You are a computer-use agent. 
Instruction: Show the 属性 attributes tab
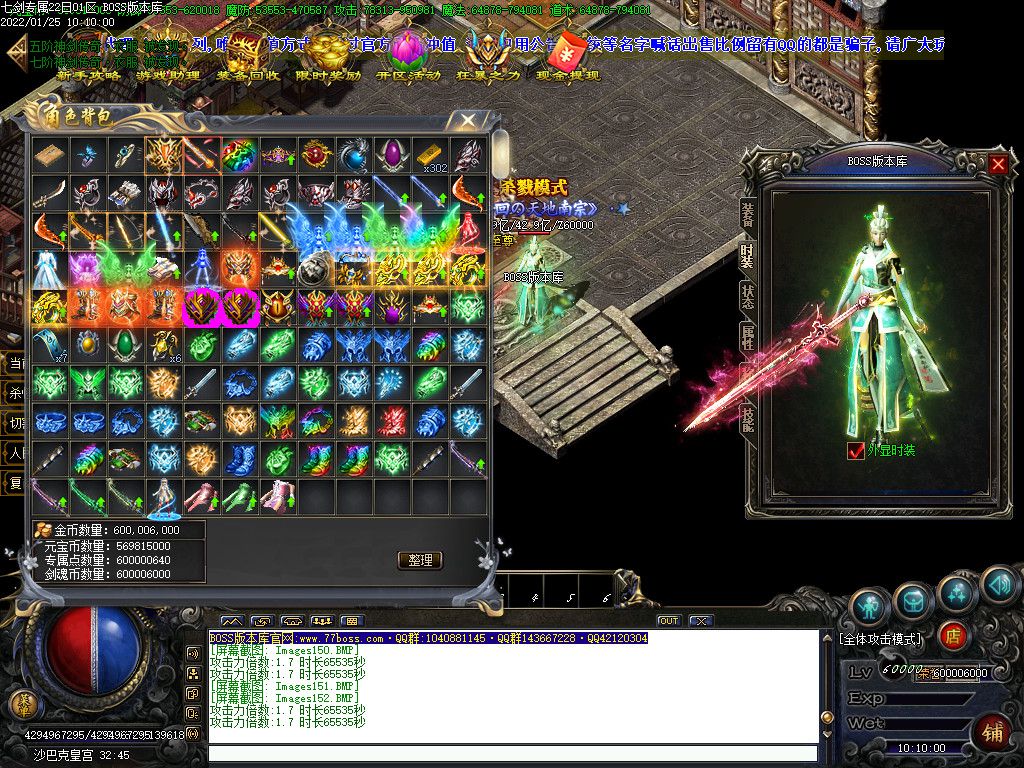click(747, 338)
